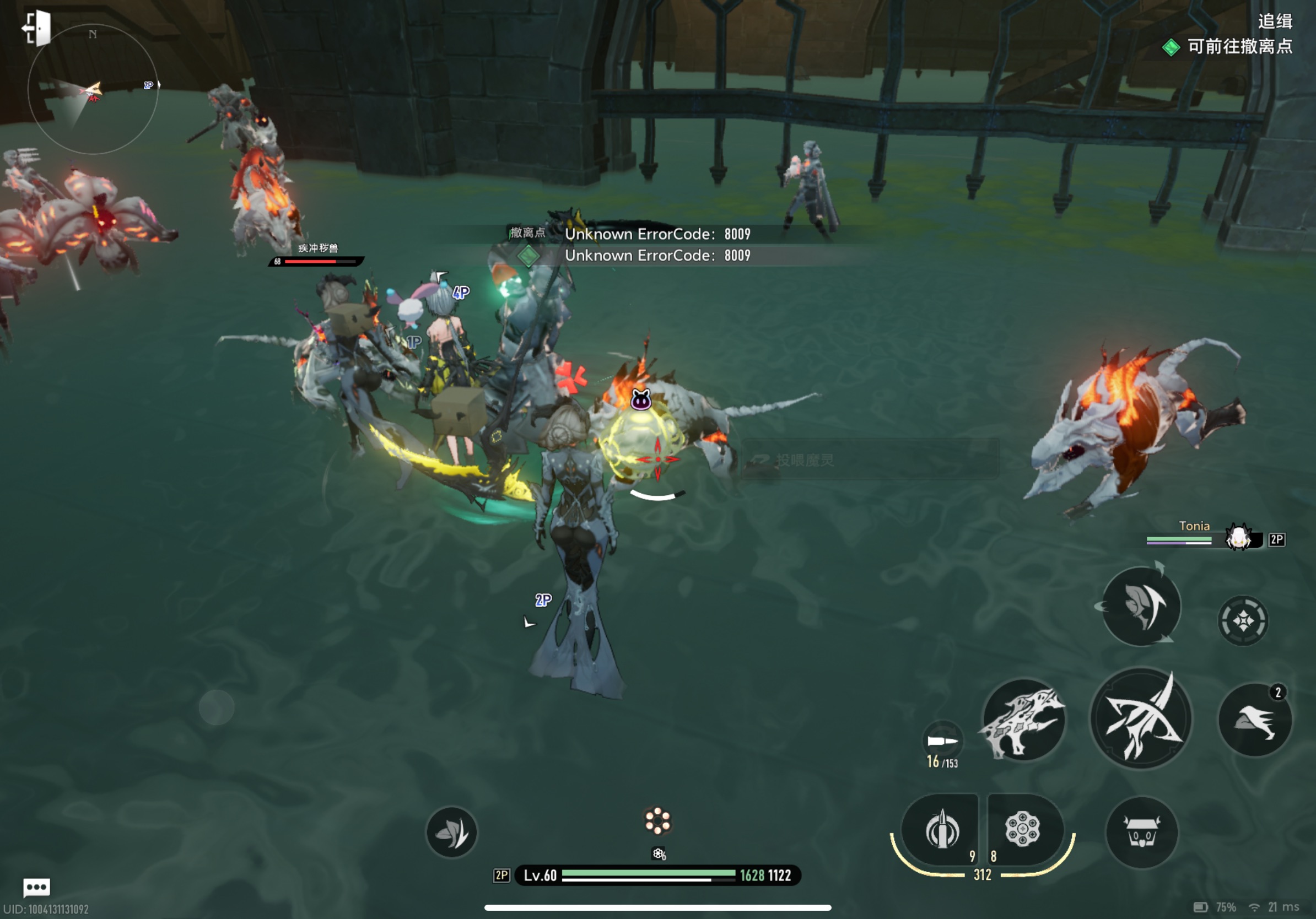Activate the leaf skill near health bar

click(452, 832)
